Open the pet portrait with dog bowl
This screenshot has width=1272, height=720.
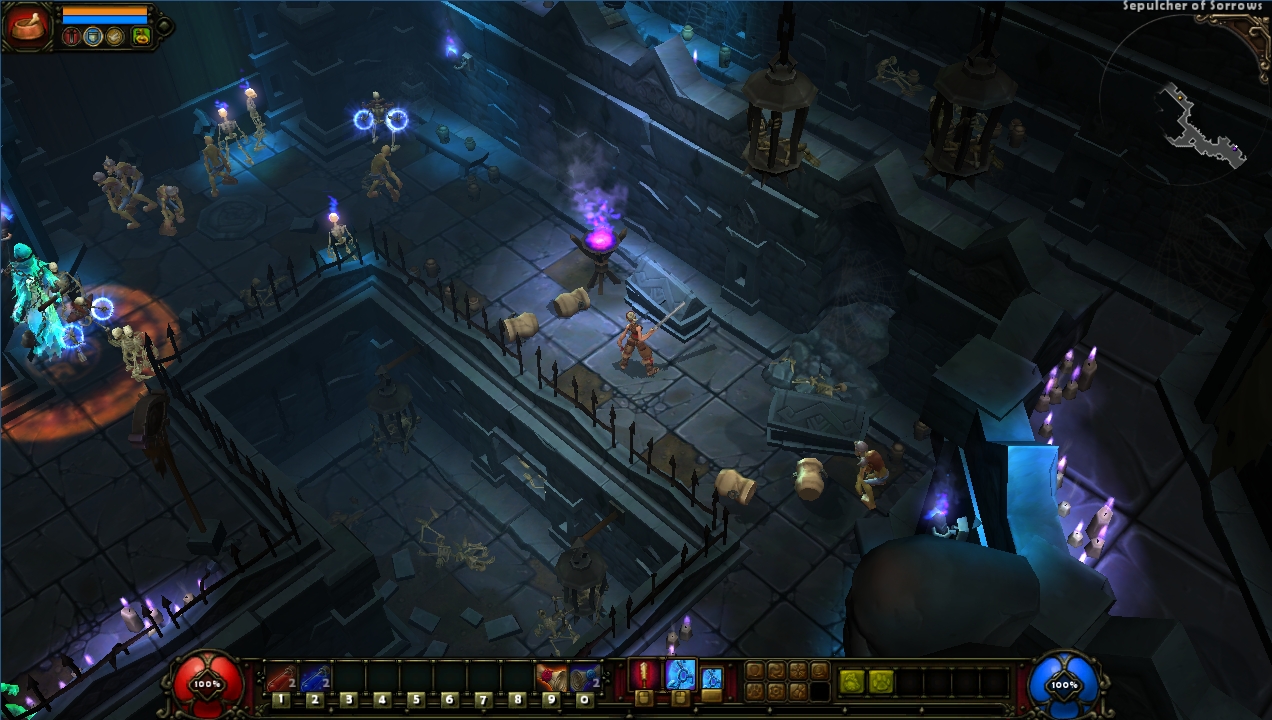(26, 26)
